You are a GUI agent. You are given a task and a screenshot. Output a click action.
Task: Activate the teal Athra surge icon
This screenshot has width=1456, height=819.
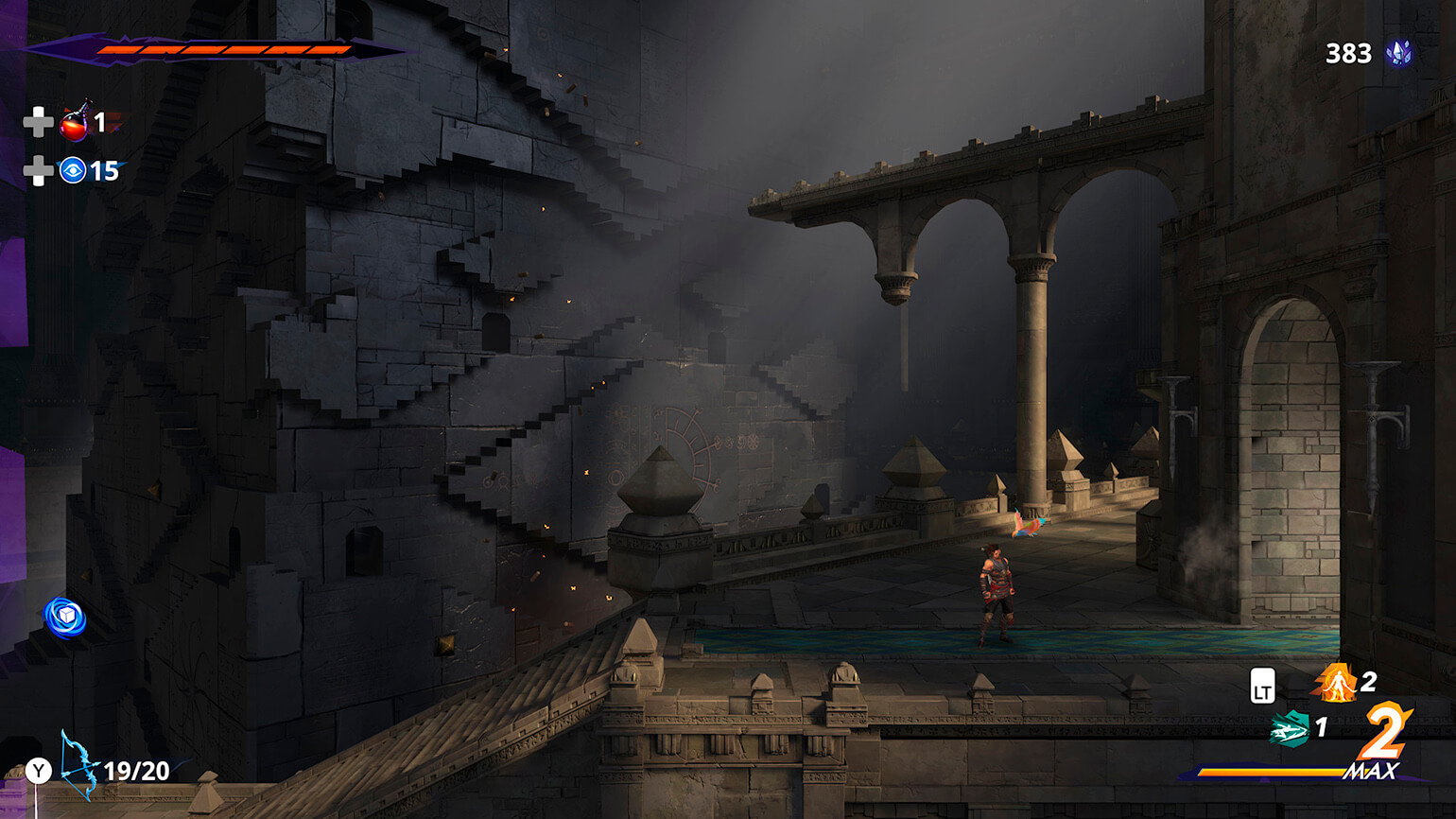pos(1289,728)
